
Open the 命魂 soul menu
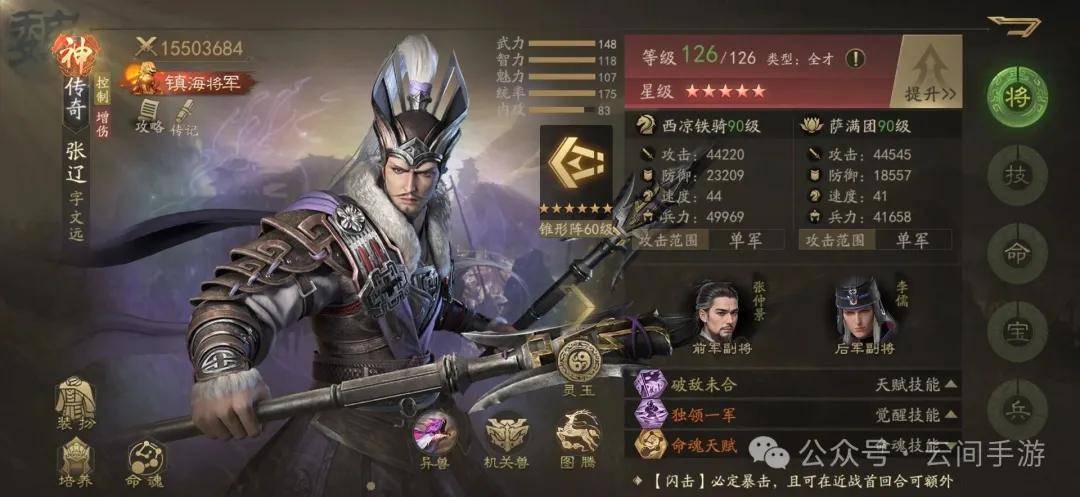click(145, 463)
